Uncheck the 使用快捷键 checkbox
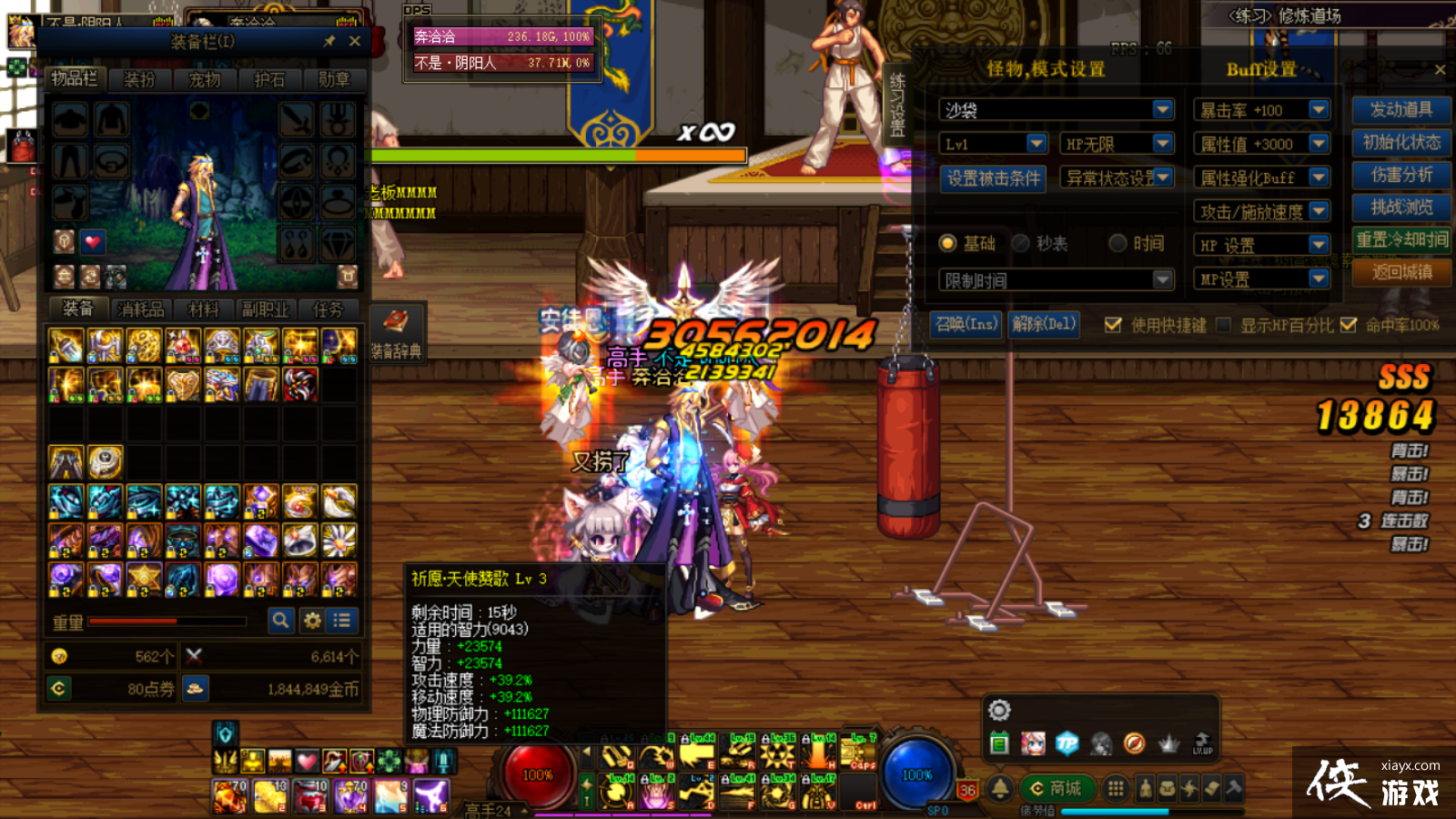1456x819 pixels. 1112,324
